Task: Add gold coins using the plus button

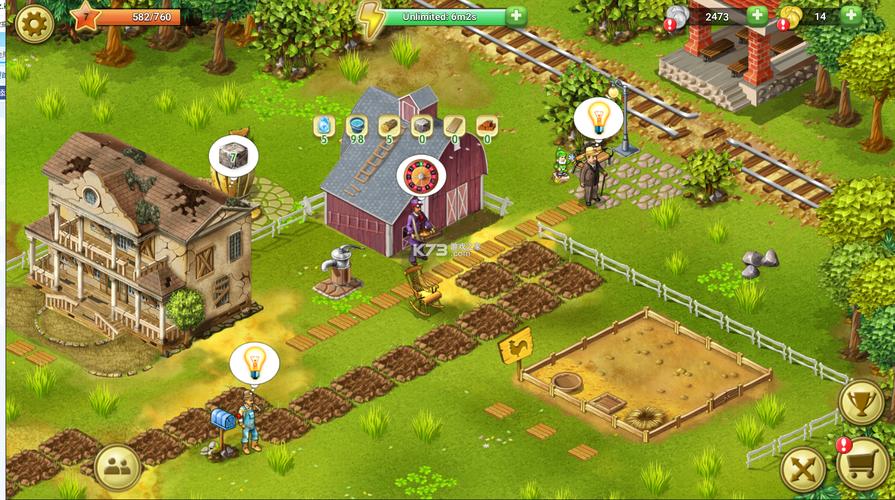Action: 851,16
